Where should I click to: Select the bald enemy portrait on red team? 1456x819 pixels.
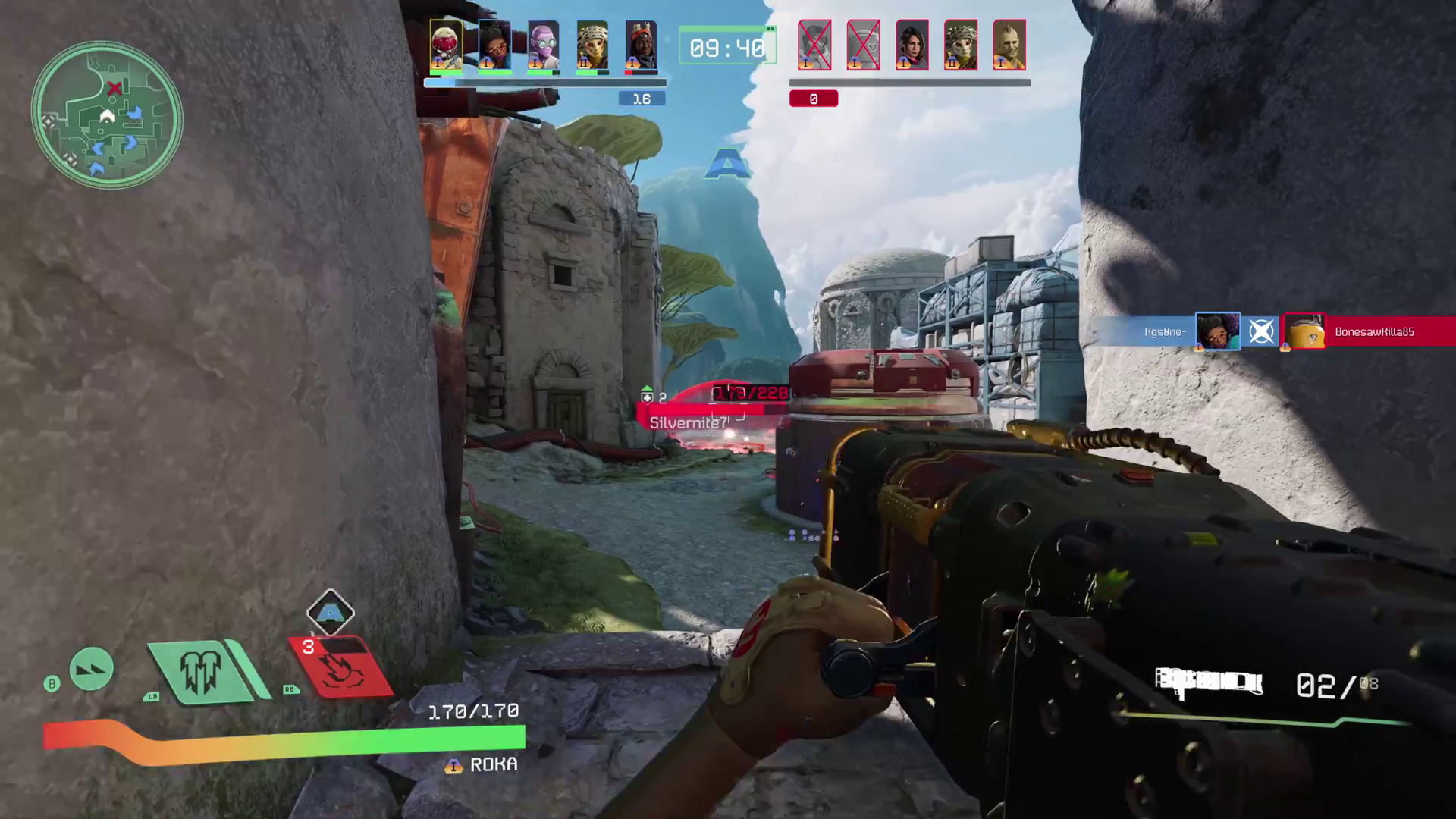pyautogui.click(x=1009, y=45)
